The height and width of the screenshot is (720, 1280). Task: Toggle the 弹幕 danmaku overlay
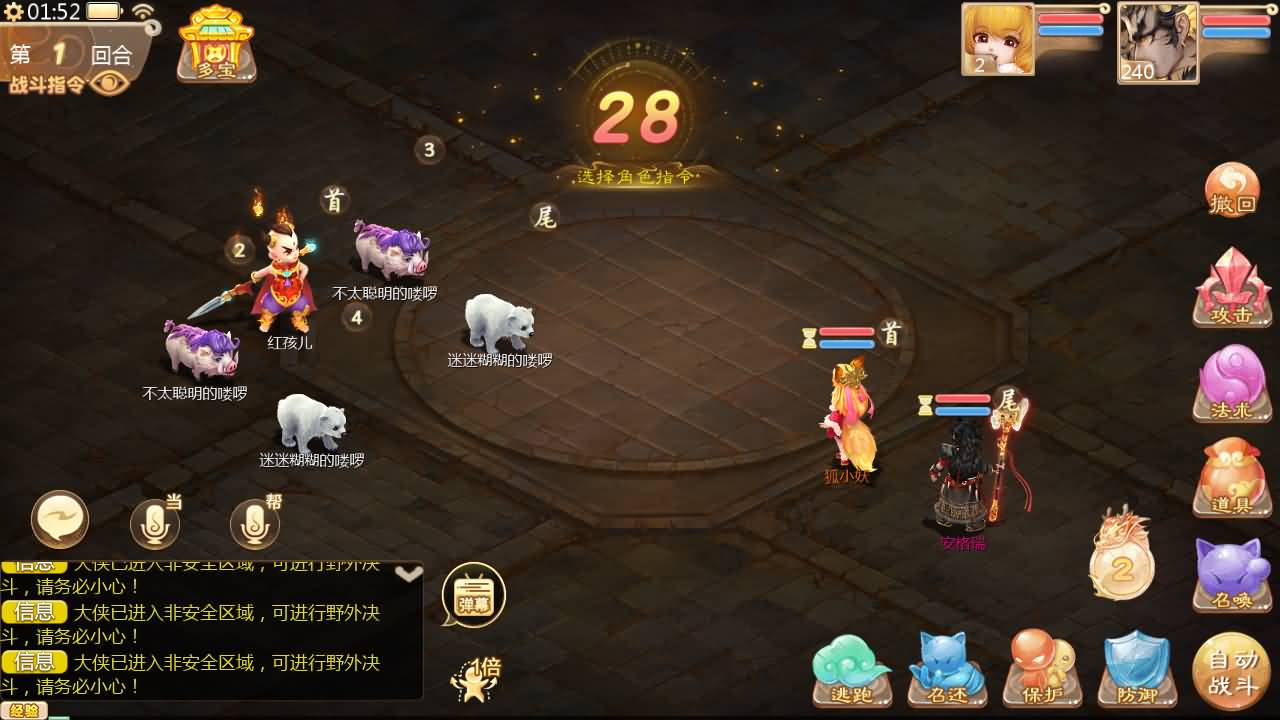pos(474,594)
